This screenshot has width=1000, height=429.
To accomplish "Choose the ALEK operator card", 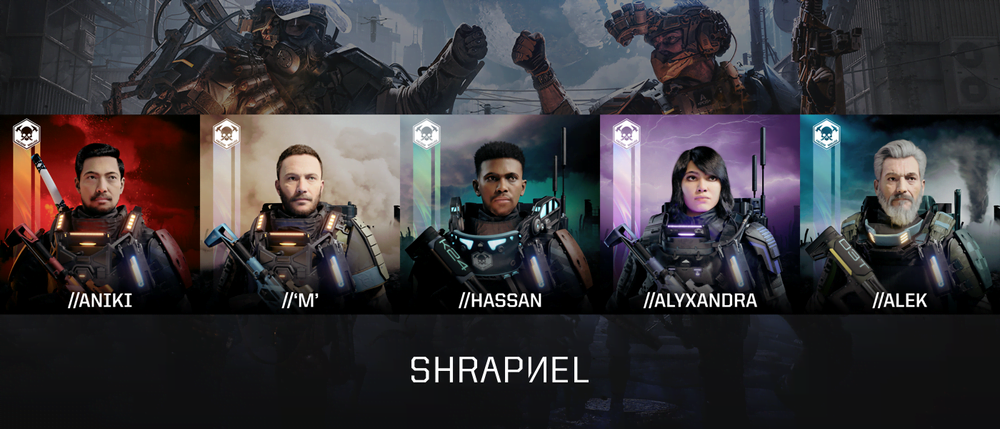I will tap(899, 213).
